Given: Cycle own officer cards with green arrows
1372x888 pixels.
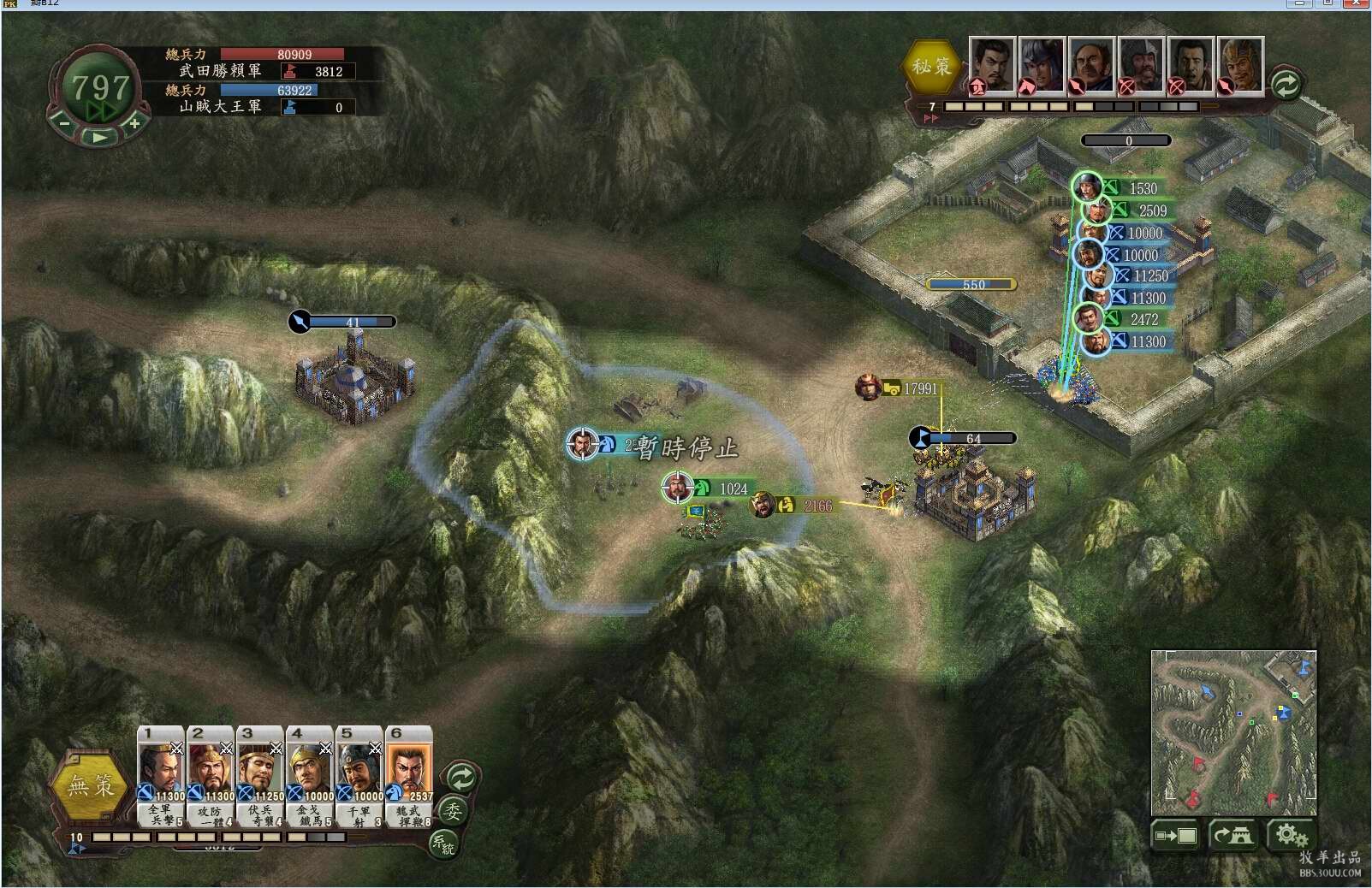Looking at the screenshot, I should coord(461,778).
